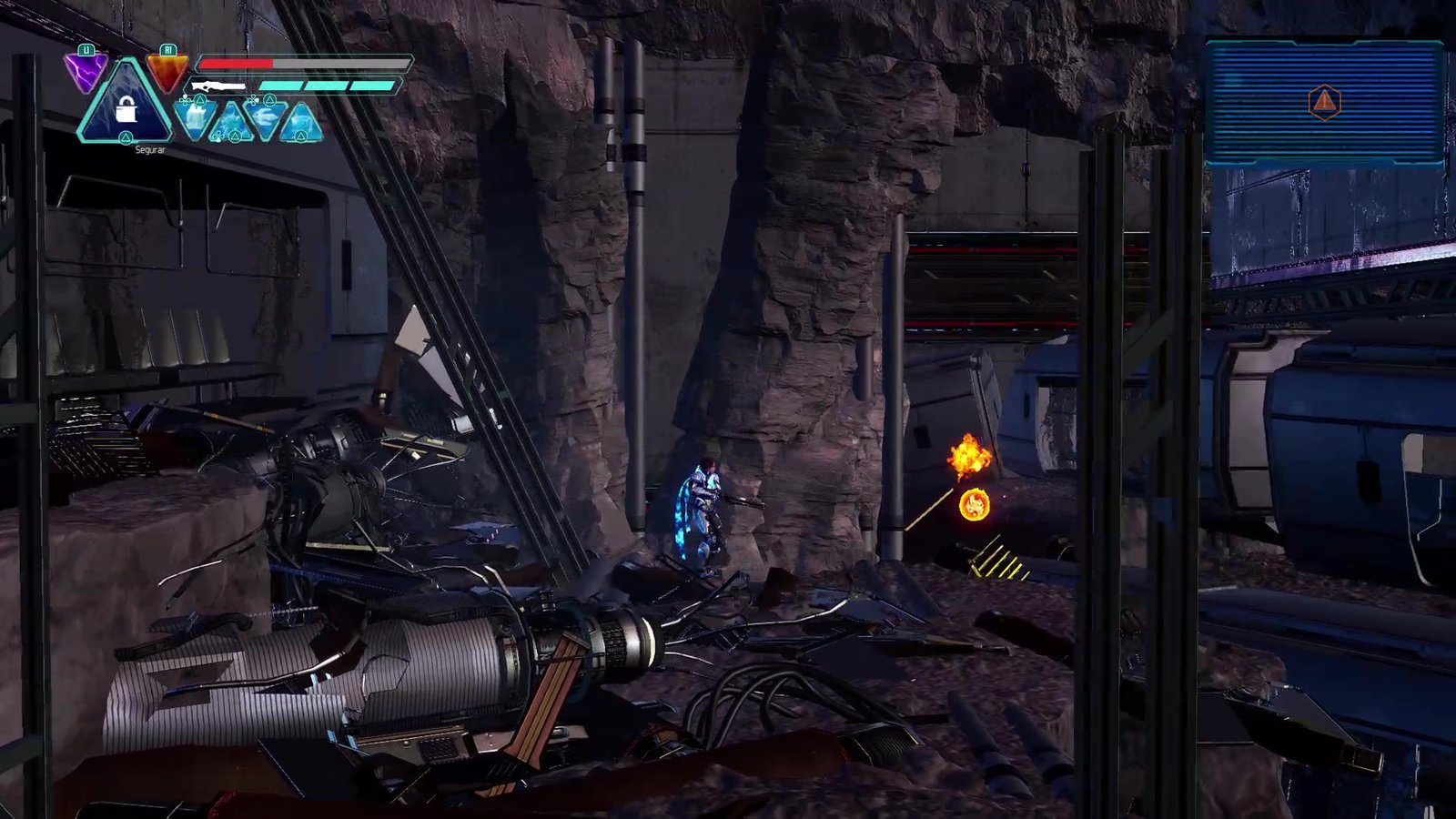This screenshot has width=1456, height=819.
Task: Open the blue striped minimap panel
Action: click(1324, 102)
